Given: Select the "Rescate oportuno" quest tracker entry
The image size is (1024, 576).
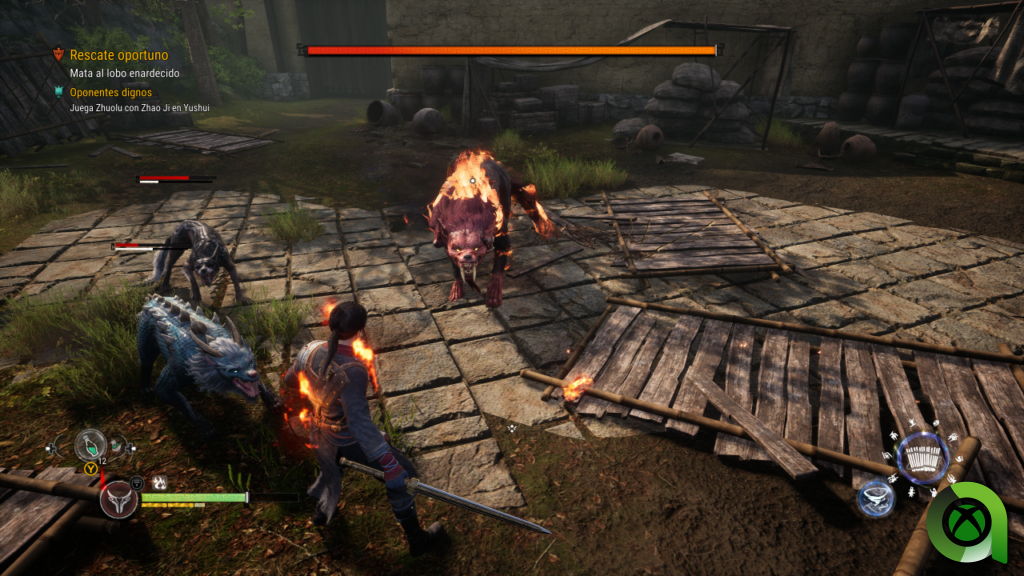Looking at the screenshot, I should (118, 55).
